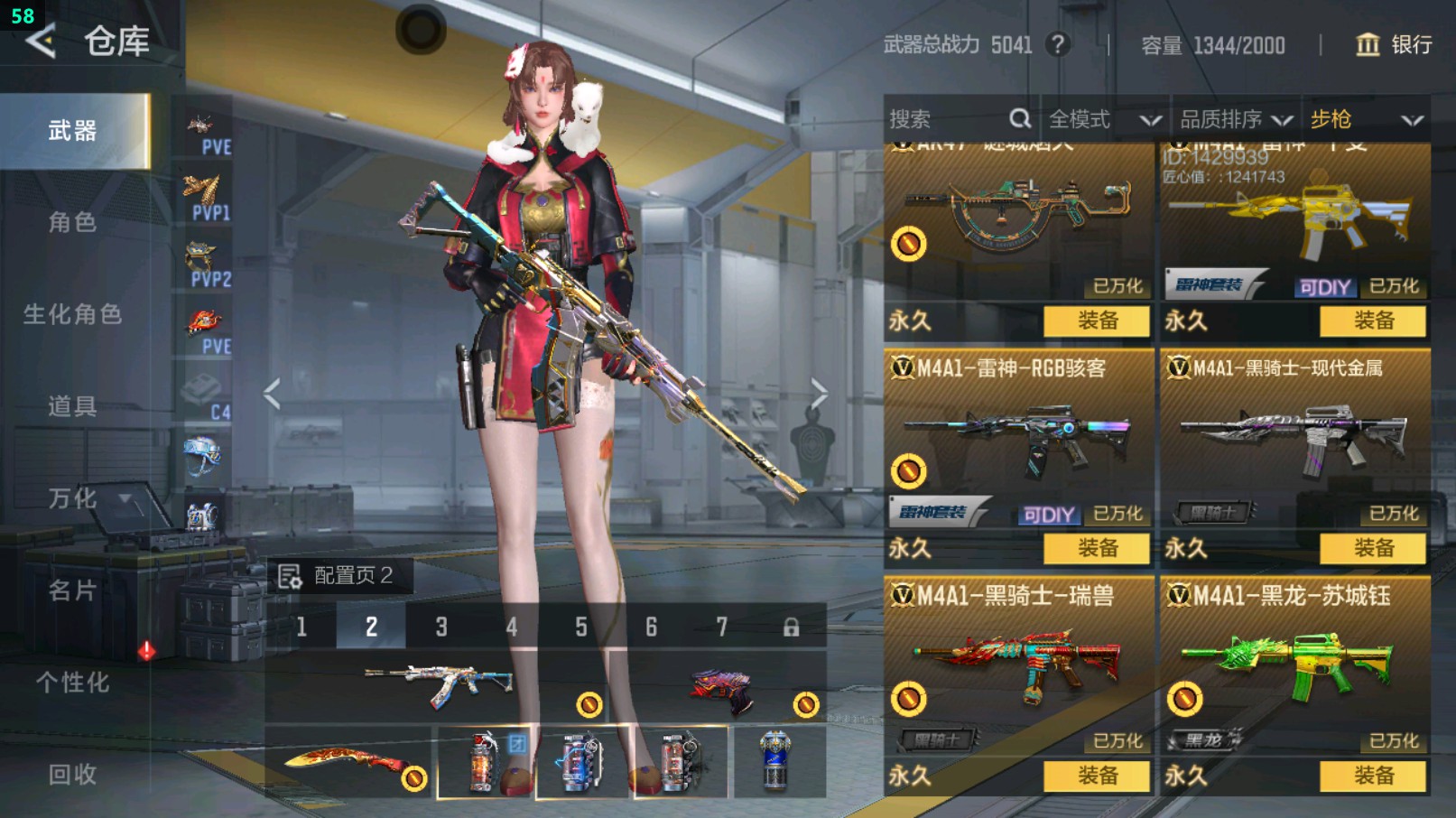Image resolution: width=1456 pixels, height=818 pixels.
Task: Switch to the 个性化 section
Action: click(73, 683)
